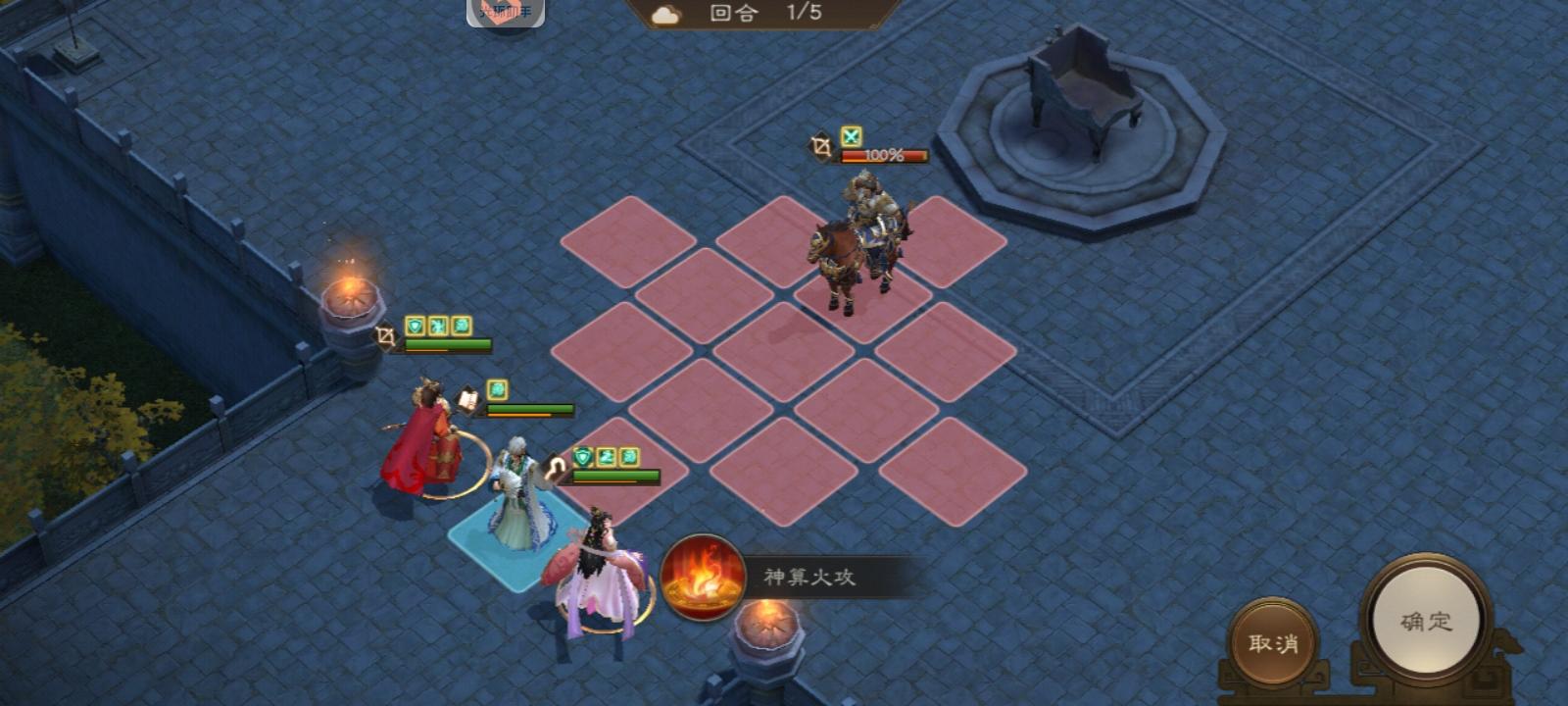Tap the 先珹卬手 badge at the top left
Screen dimensions: 1568x706
[506, 14]
